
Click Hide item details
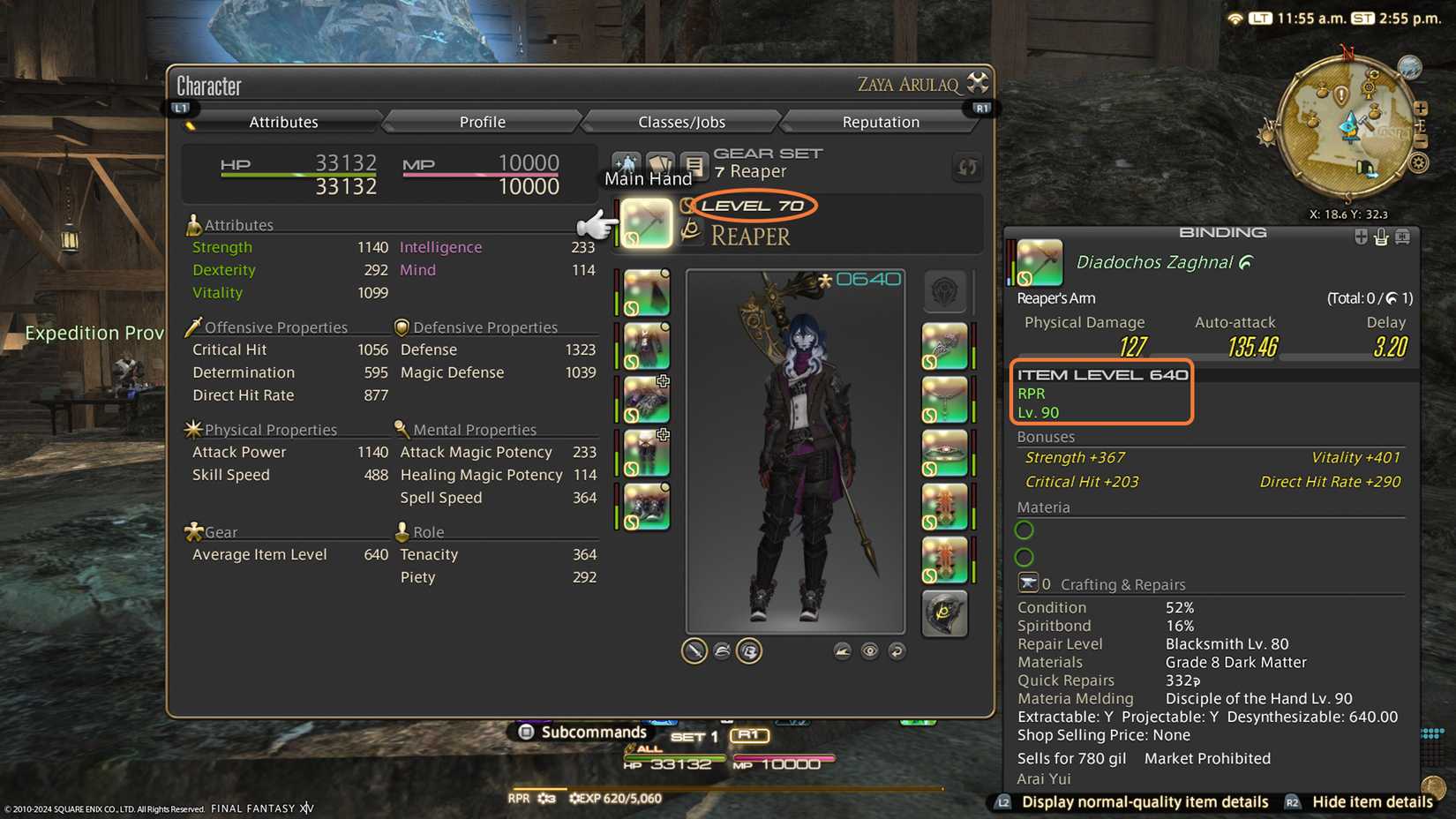(1370, 802)
